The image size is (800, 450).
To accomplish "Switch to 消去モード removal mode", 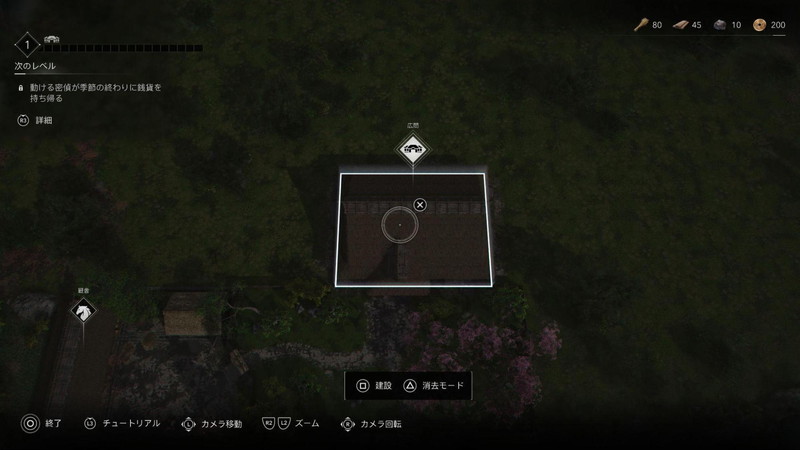I will point(433,386).
